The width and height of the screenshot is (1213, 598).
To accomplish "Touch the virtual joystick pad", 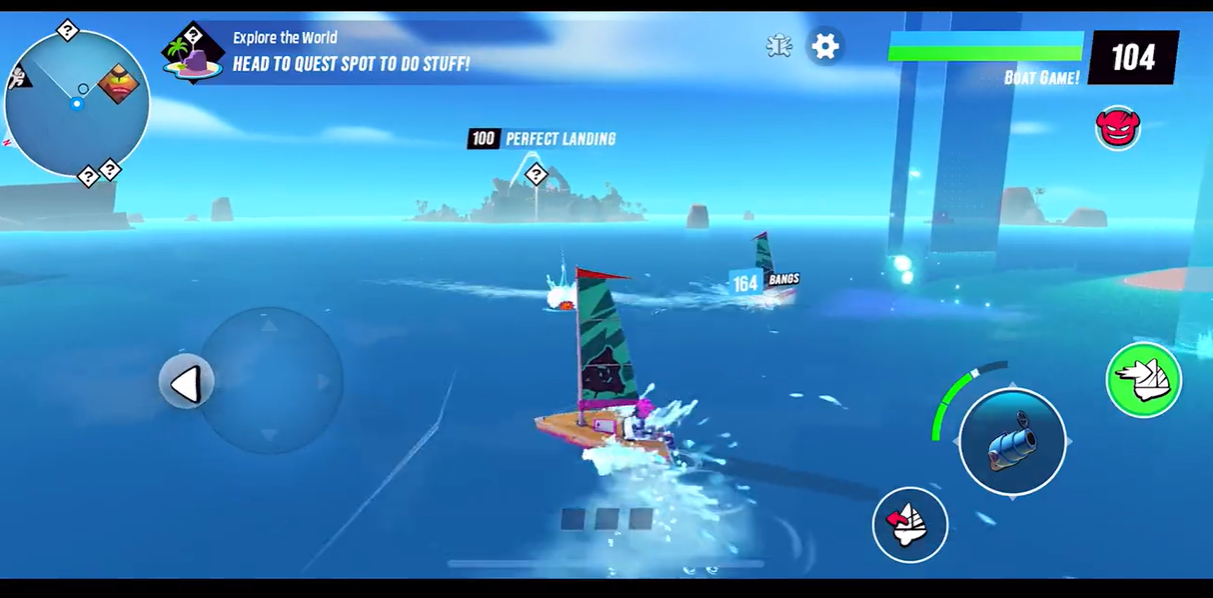I will [270, 381].
